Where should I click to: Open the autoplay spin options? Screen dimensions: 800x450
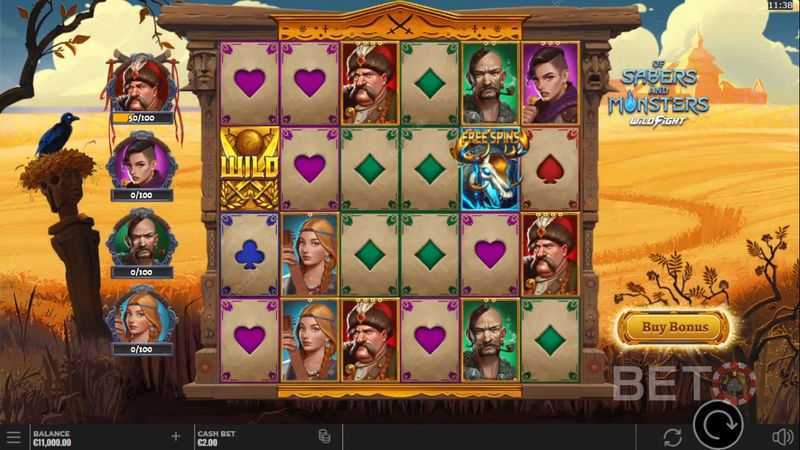(672, 437)
